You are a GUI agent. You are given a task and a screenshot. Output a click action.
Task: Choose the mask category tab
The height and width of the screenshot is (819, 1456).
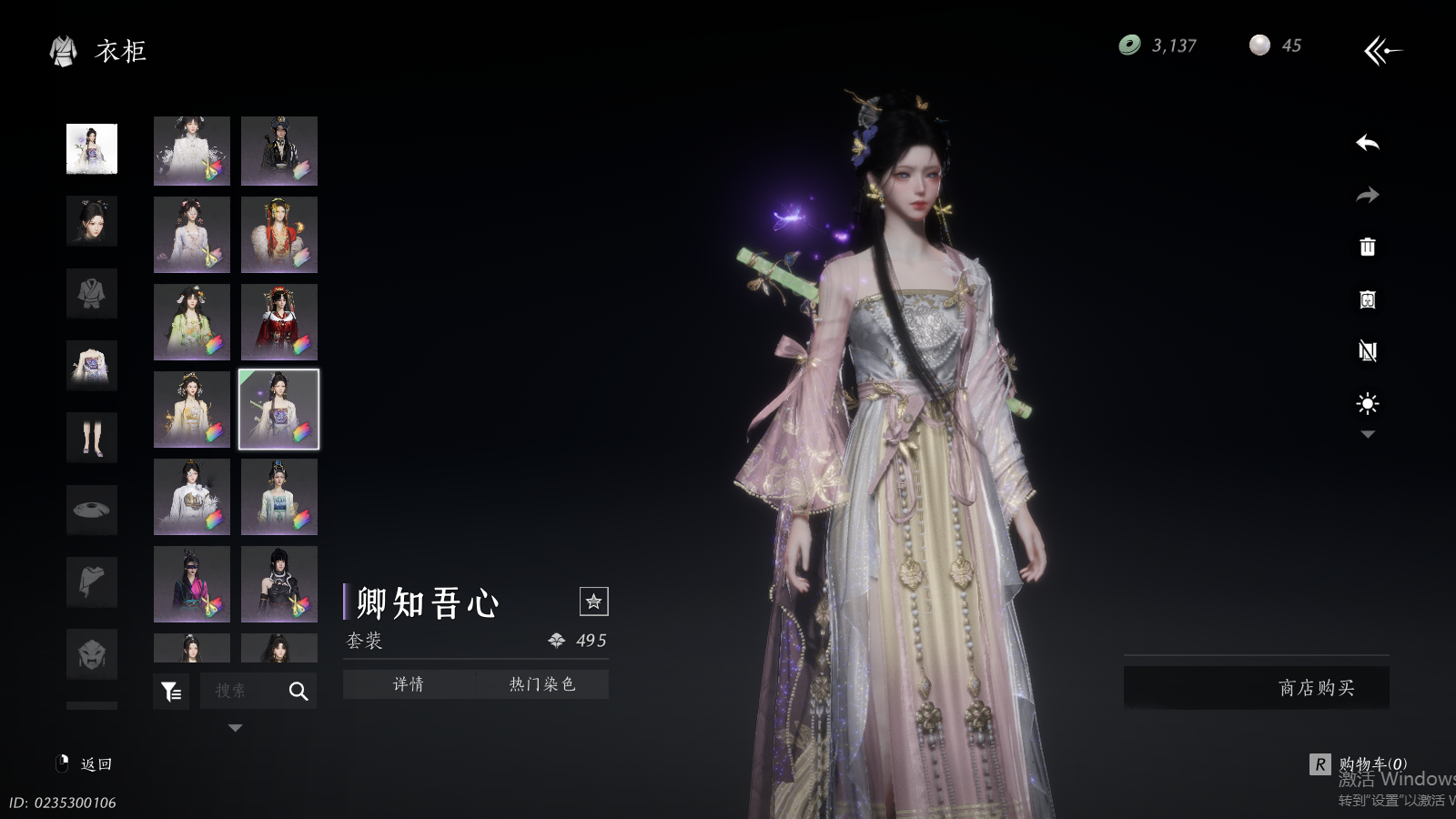(x=92, y=653)
